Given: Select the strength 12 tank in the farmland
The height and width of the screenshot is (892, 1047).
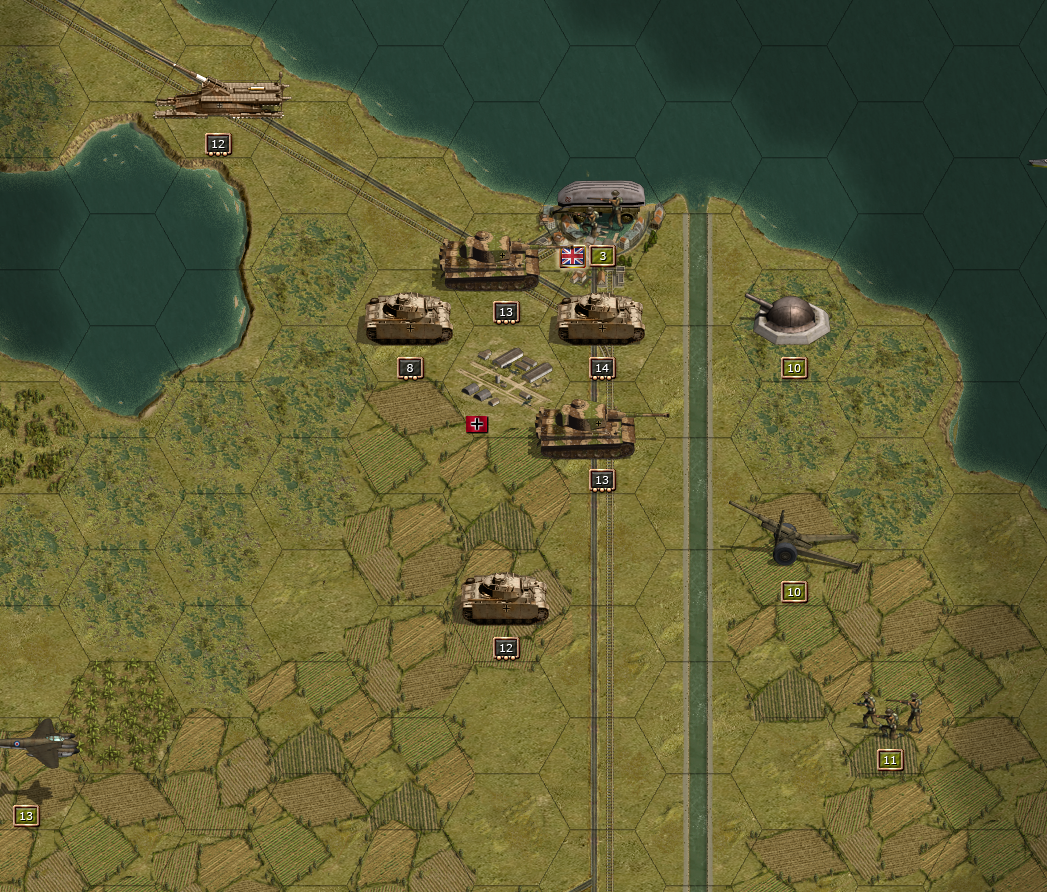Looking at the screenshot, I should click(x=505, y=598).
